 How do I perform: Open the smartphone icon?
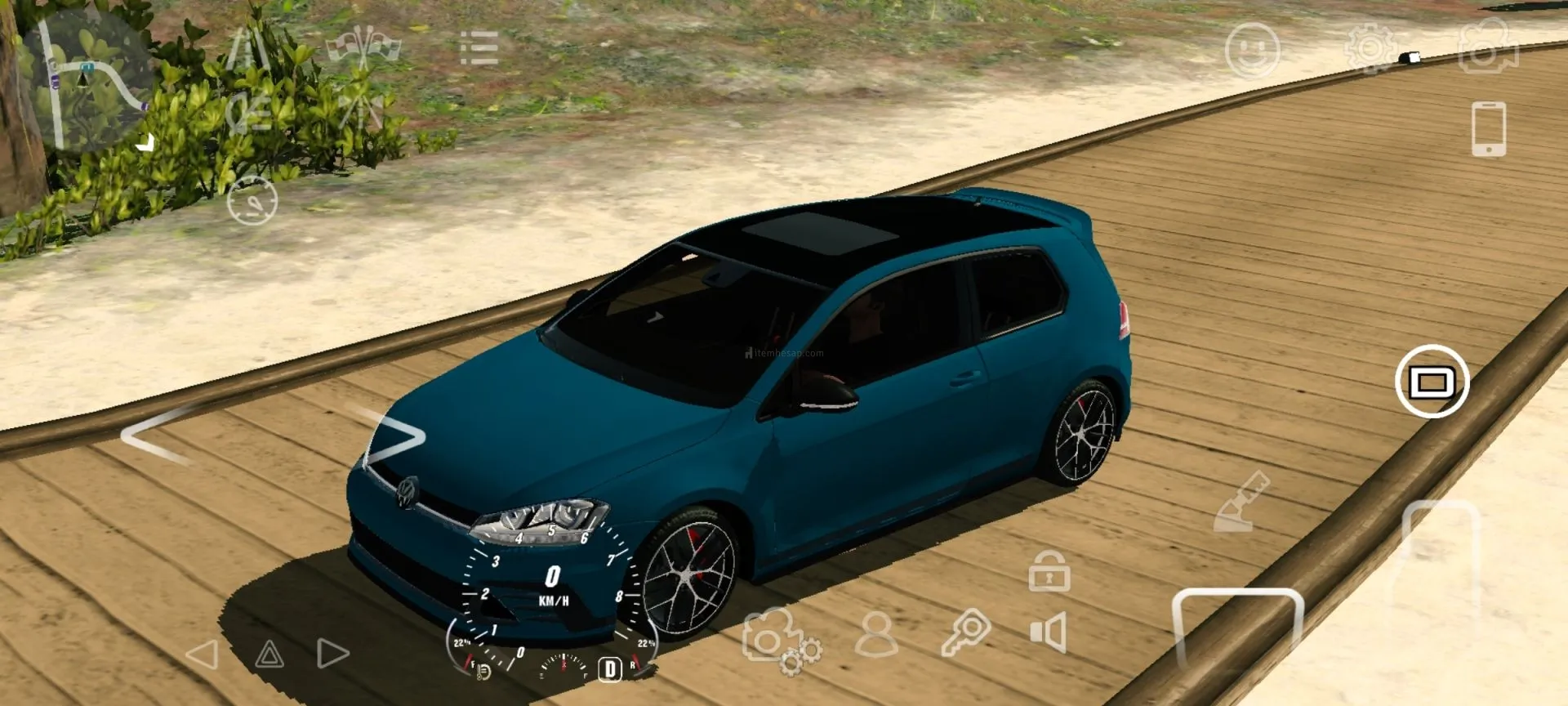1488,129
